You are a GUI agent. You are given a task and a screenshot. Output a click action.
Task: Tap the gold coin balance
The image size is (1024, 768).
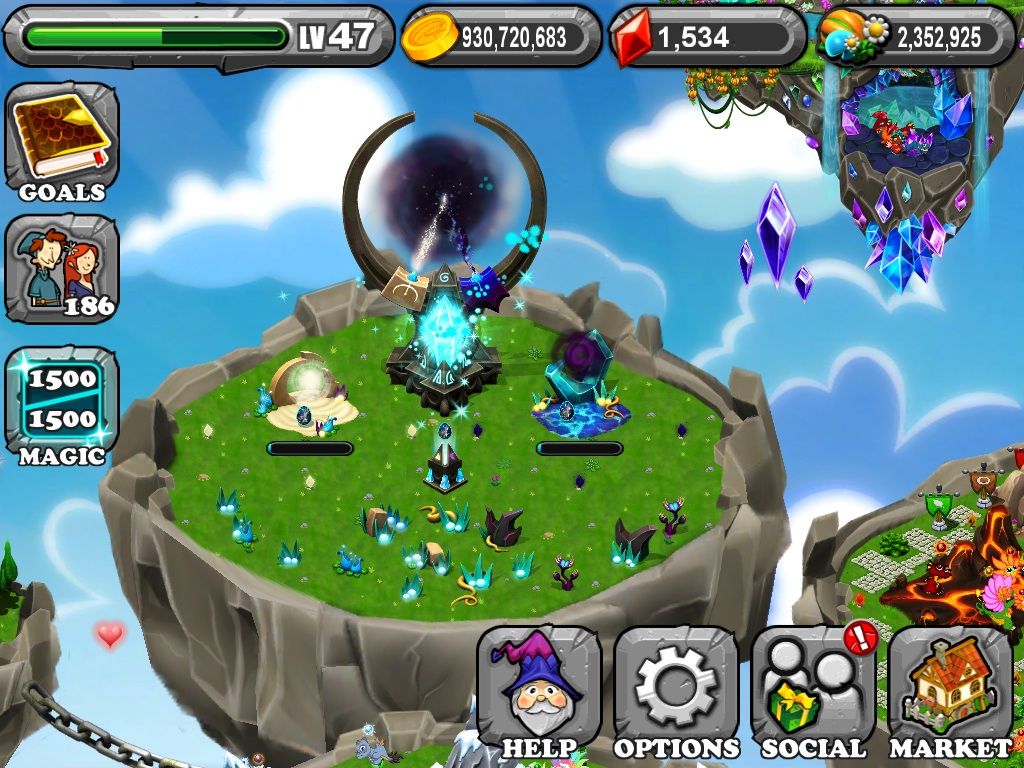501,38
